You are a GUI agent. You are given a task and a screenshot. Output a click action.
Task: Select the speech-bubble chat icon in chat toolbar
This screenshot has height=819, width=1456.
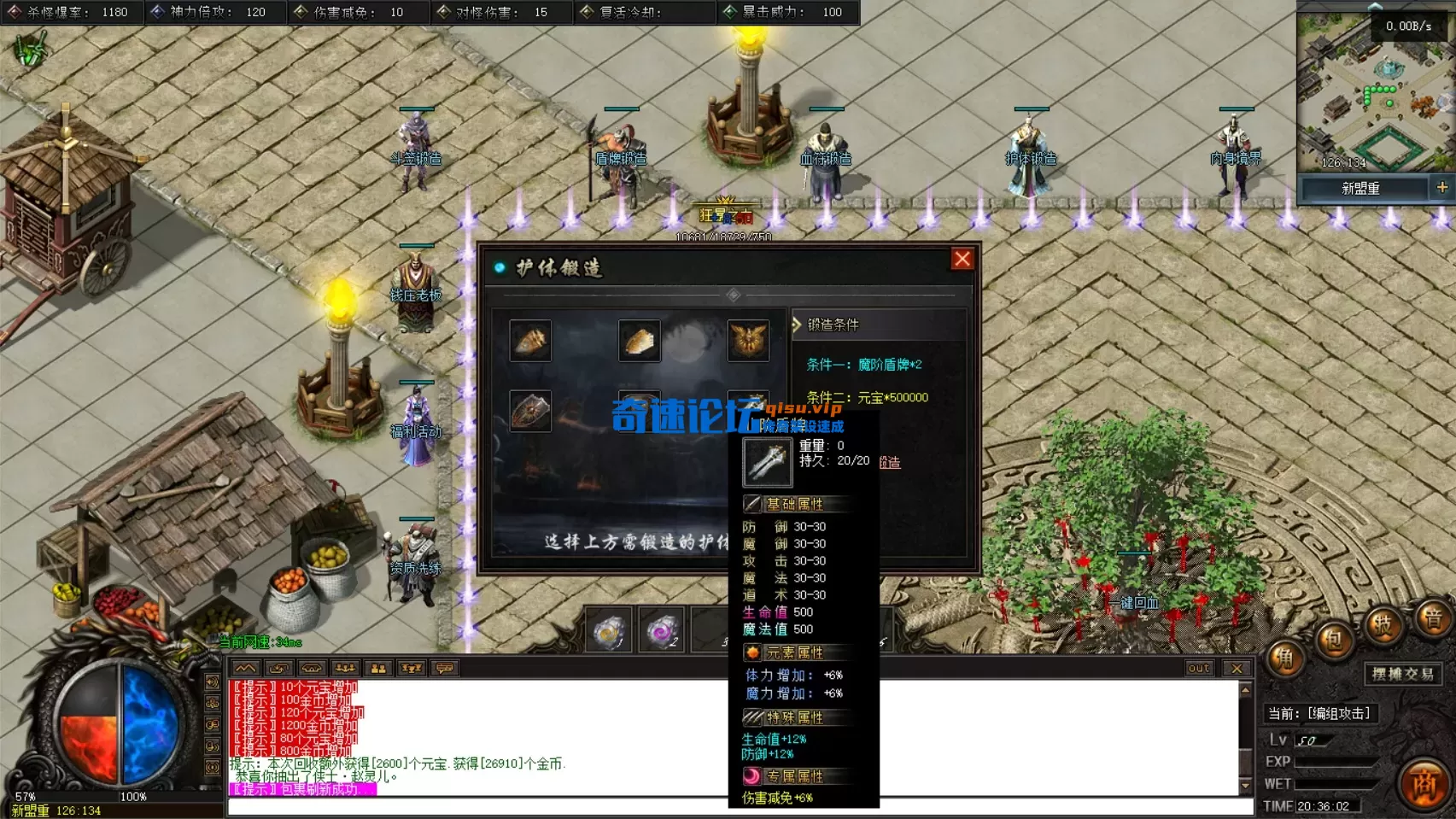[446, 668]
